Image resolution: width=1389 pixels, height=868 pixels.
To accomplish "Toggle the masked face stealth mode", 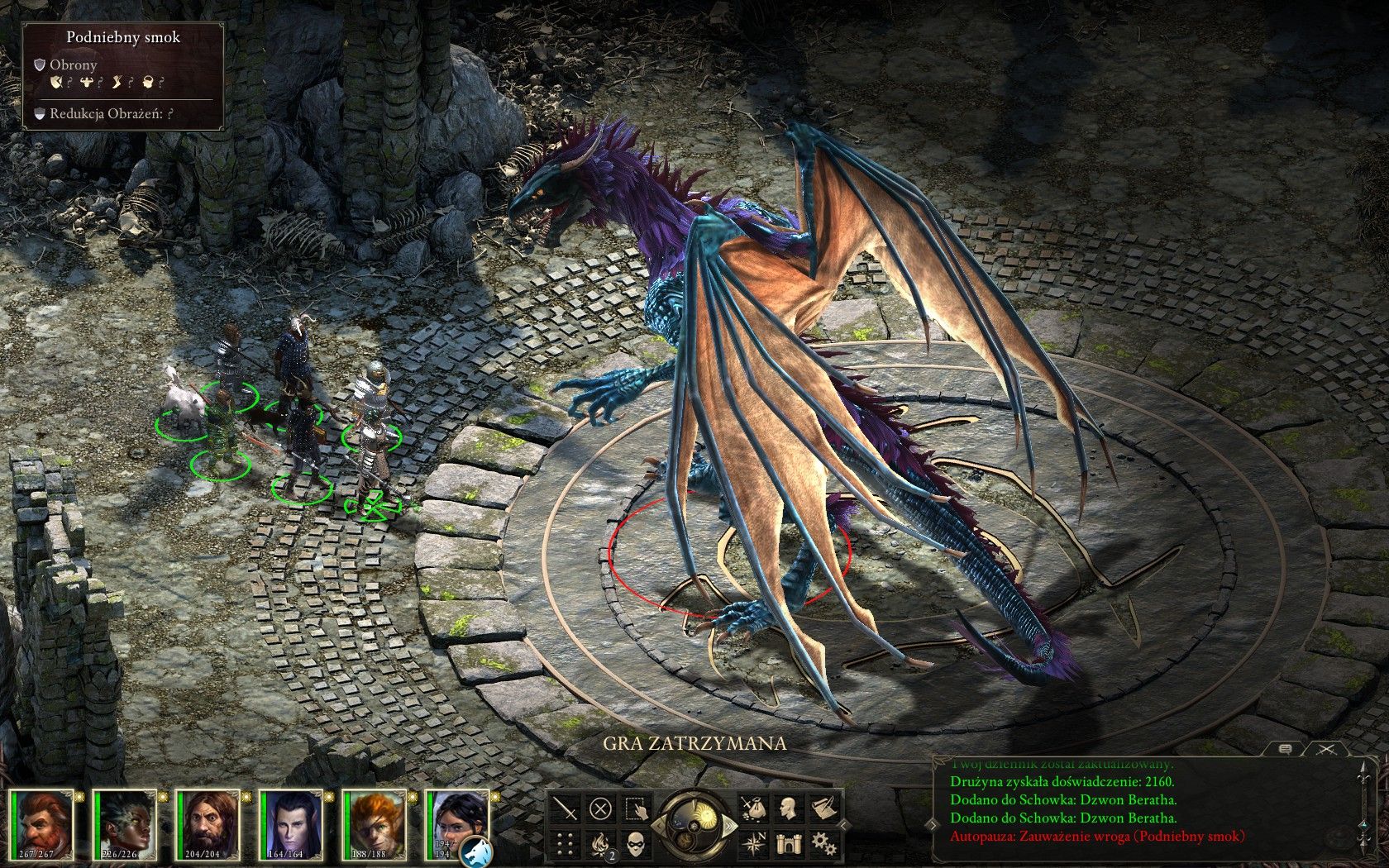I will coord(635,844).
